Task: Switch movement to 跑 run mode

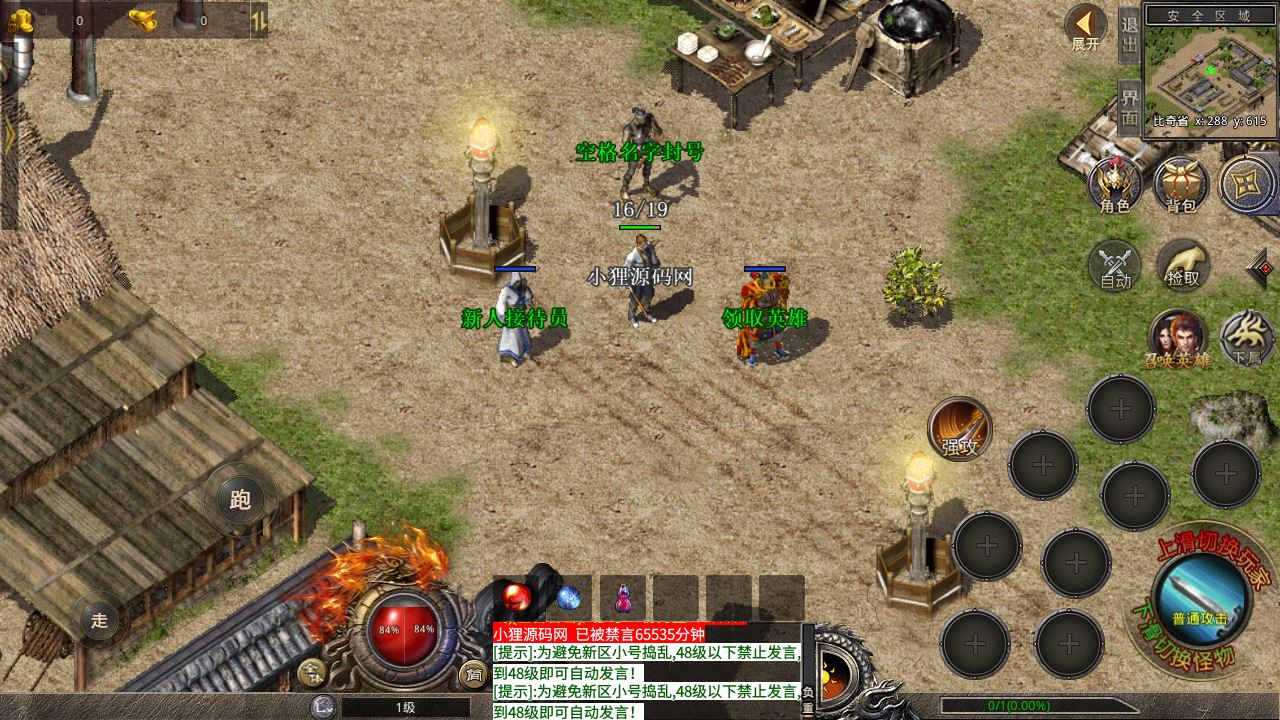Action: point(240,499)
